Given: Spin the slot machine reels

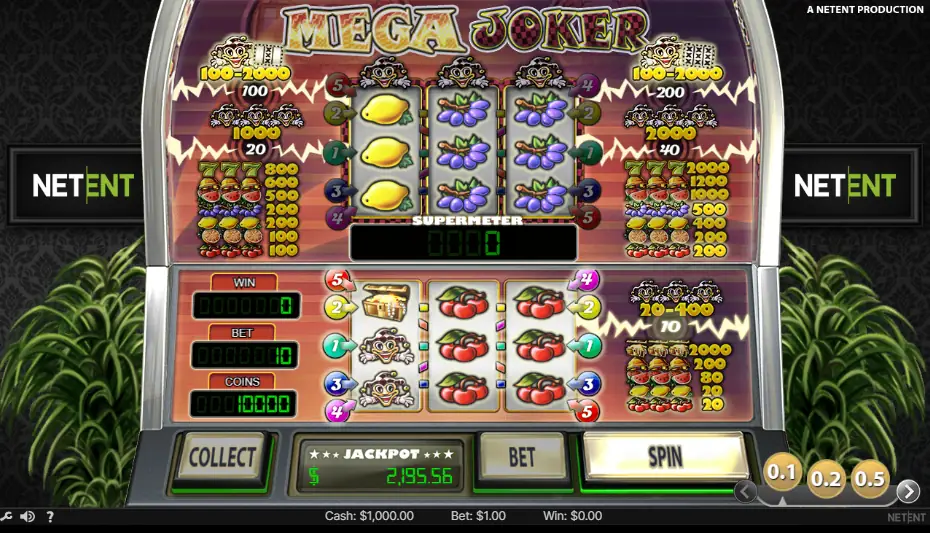Looking at the screenshot, I should point(665,457).
